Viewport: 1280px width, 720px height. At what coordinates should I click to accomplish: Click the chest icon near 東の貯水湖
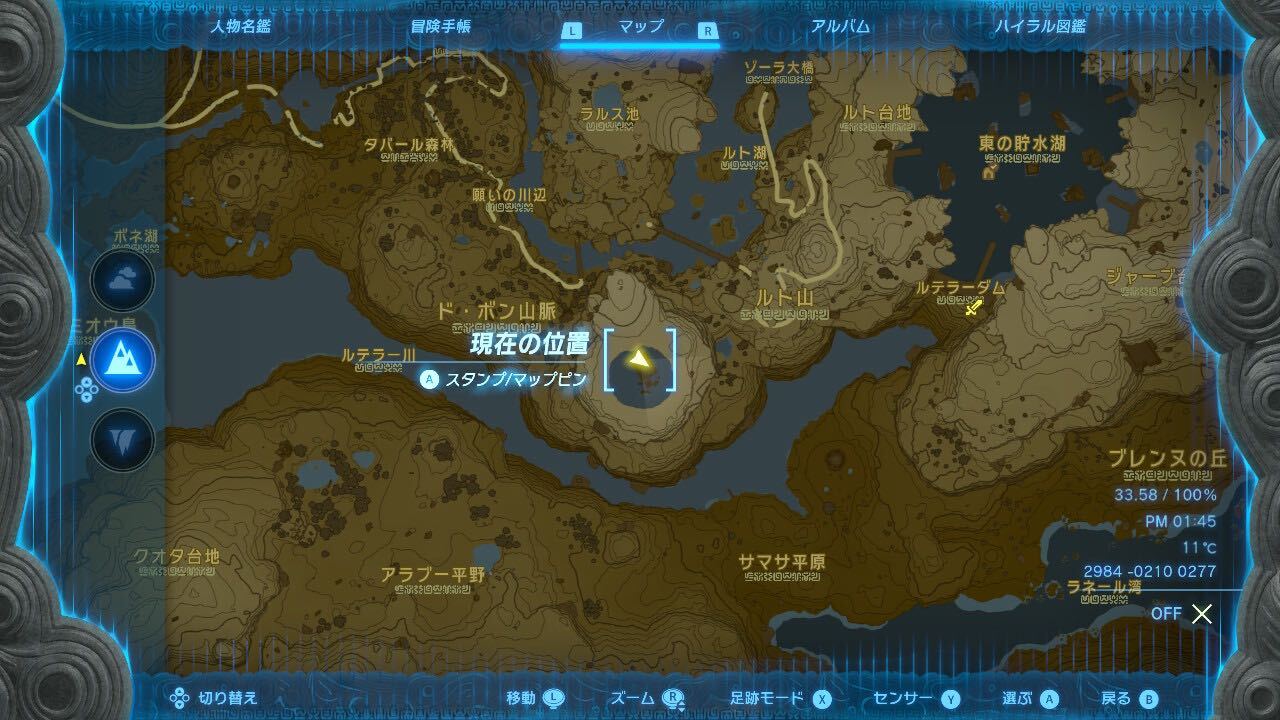click(x=990, y=172)
